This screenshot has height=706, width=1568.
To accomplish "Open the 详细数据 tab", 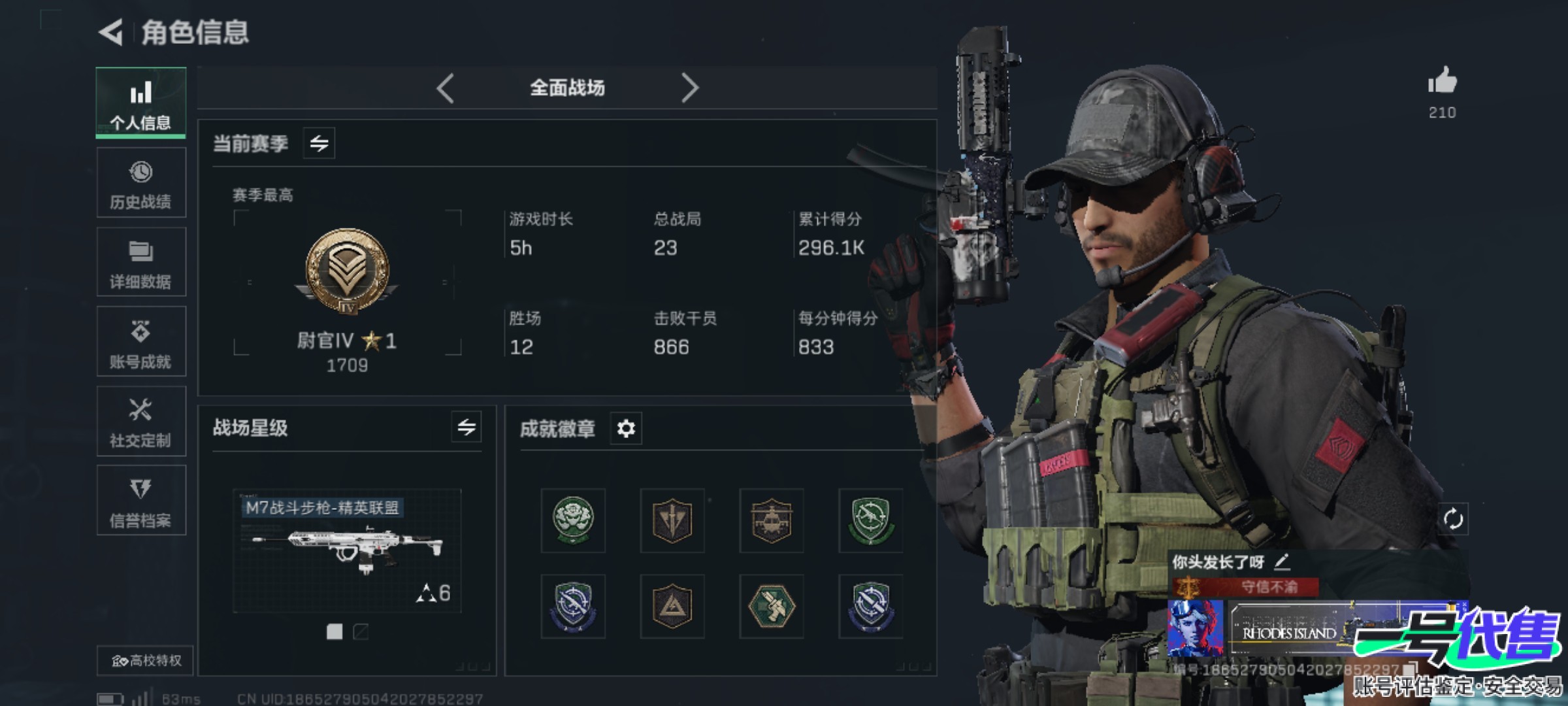I will point(141,263).
